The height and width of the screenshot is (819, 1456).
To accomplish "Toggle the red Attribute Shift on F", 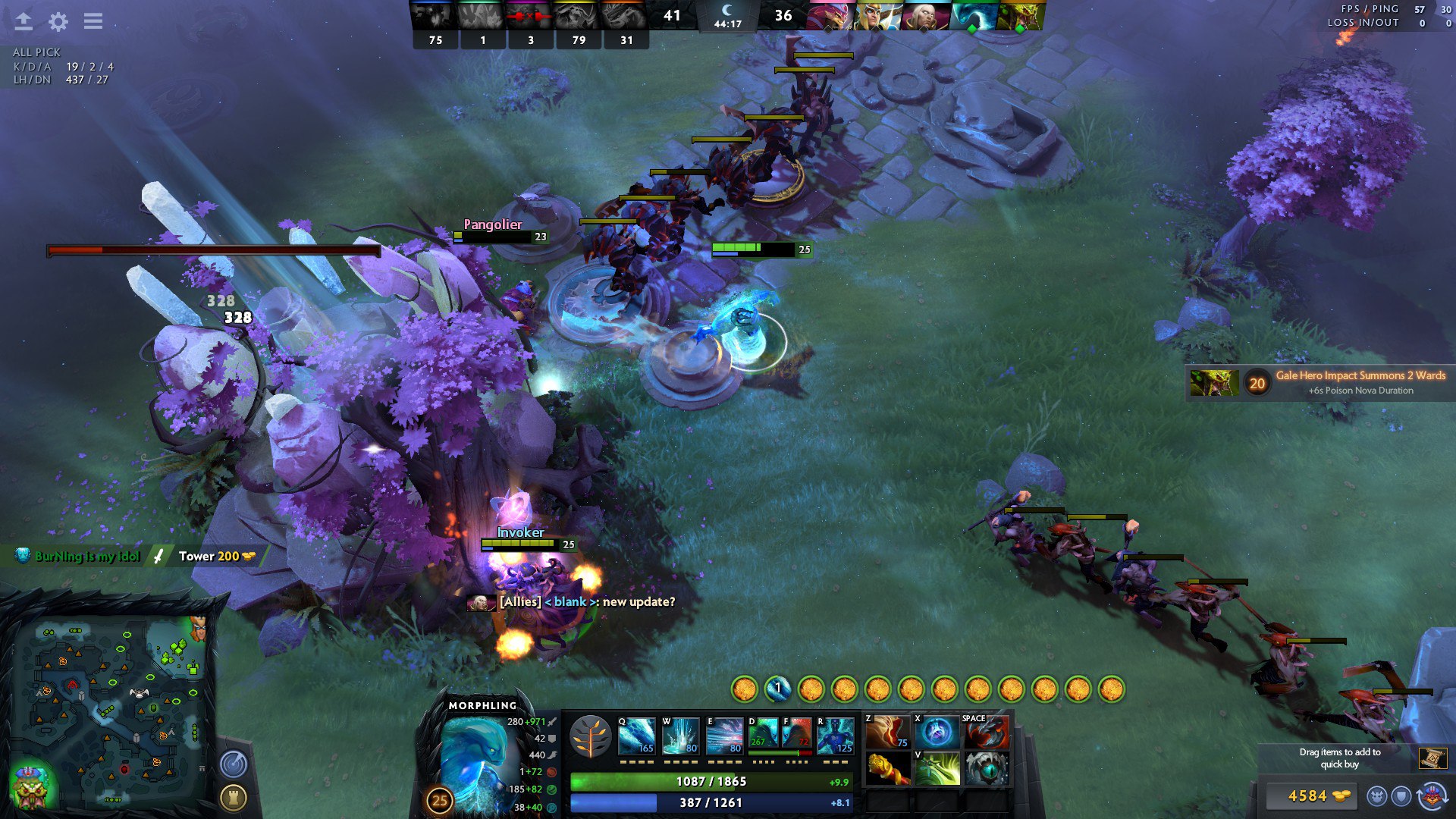I will coord(796,735).
